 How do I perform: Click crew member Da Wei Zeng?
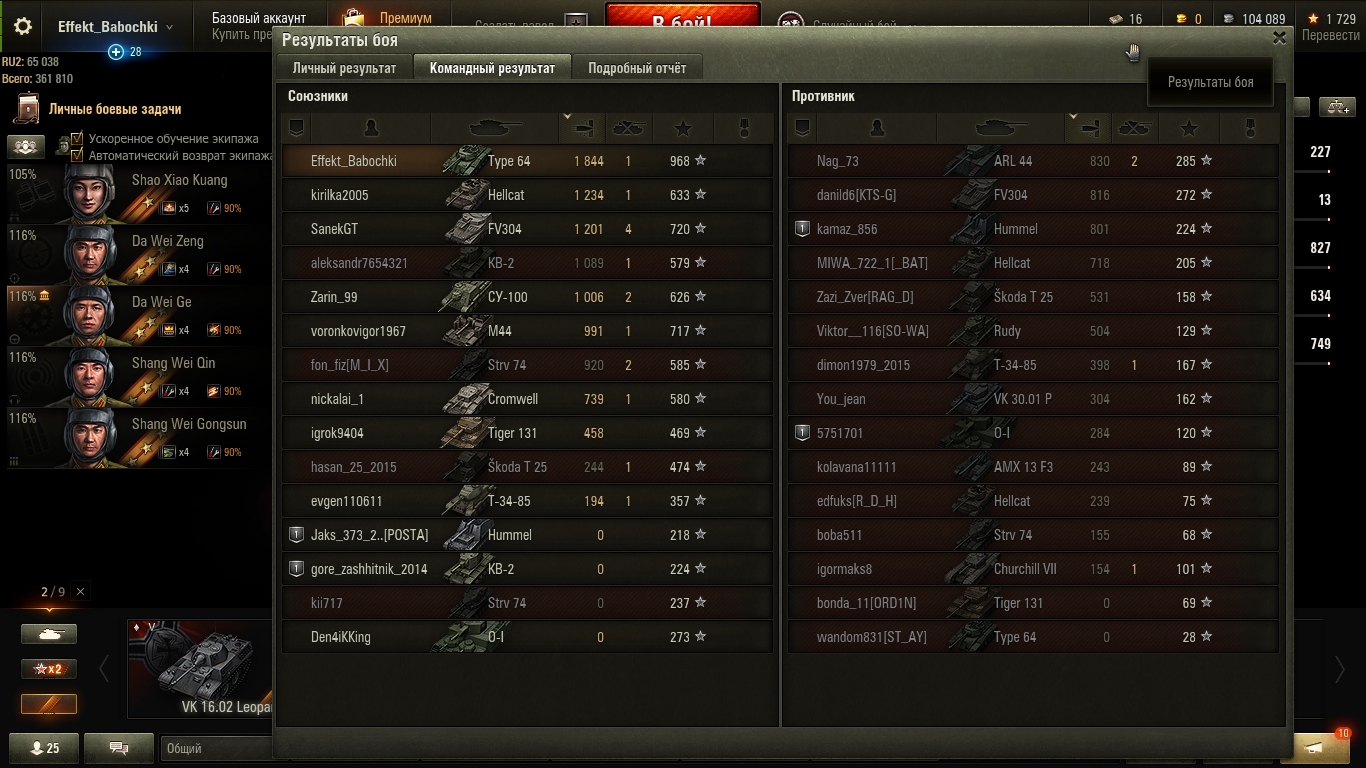[140, 254]
